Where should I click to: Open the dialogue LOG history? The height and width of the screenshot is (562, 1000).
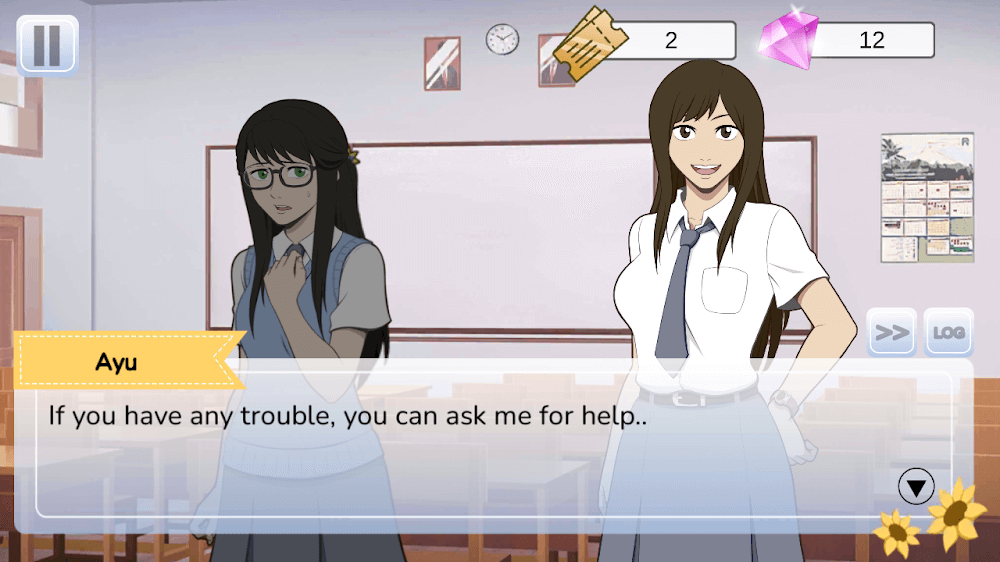[x=949, y=333]
